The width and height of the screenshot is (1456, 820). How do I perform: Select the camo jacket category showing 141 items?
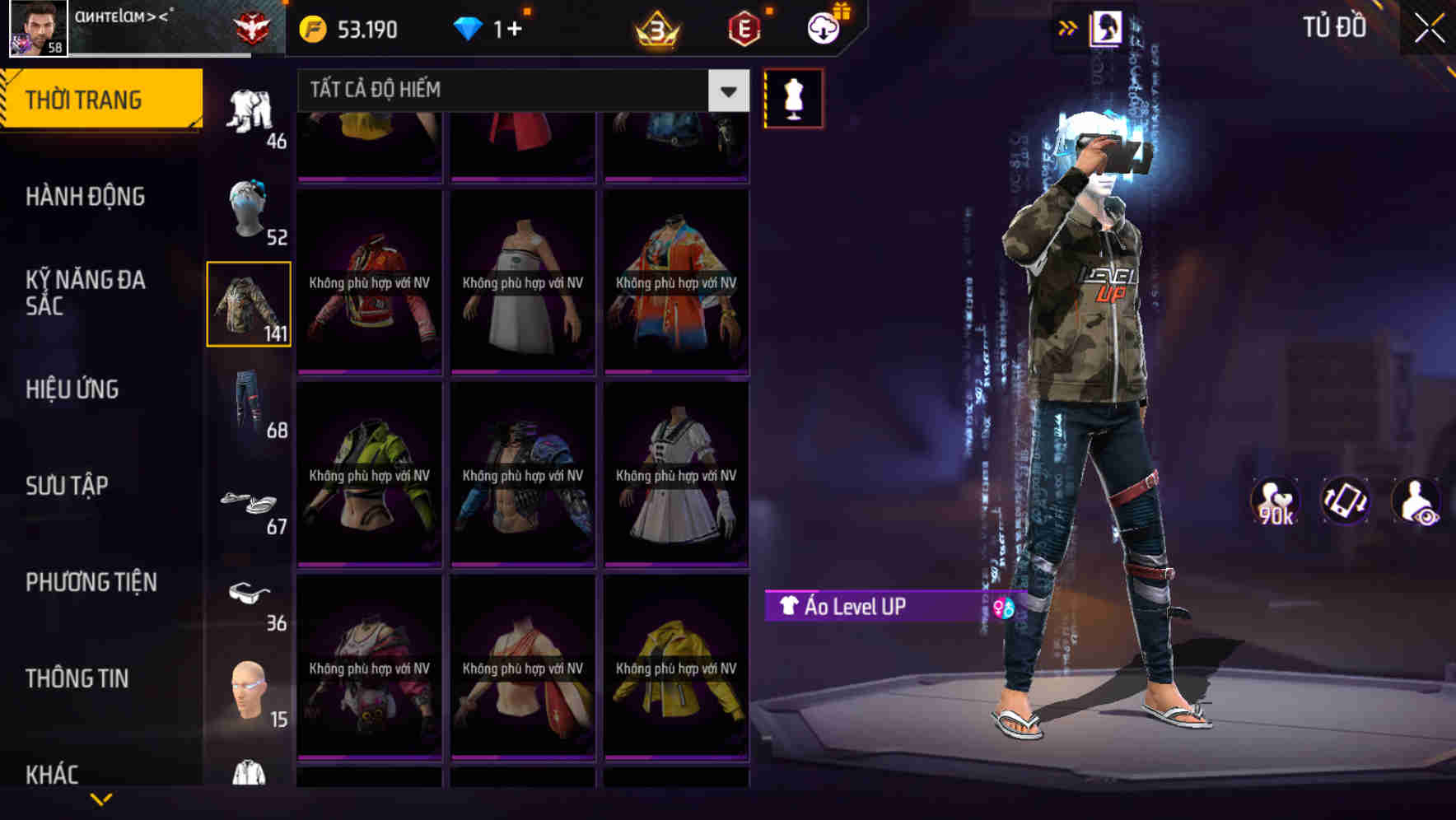coord(249,305)
